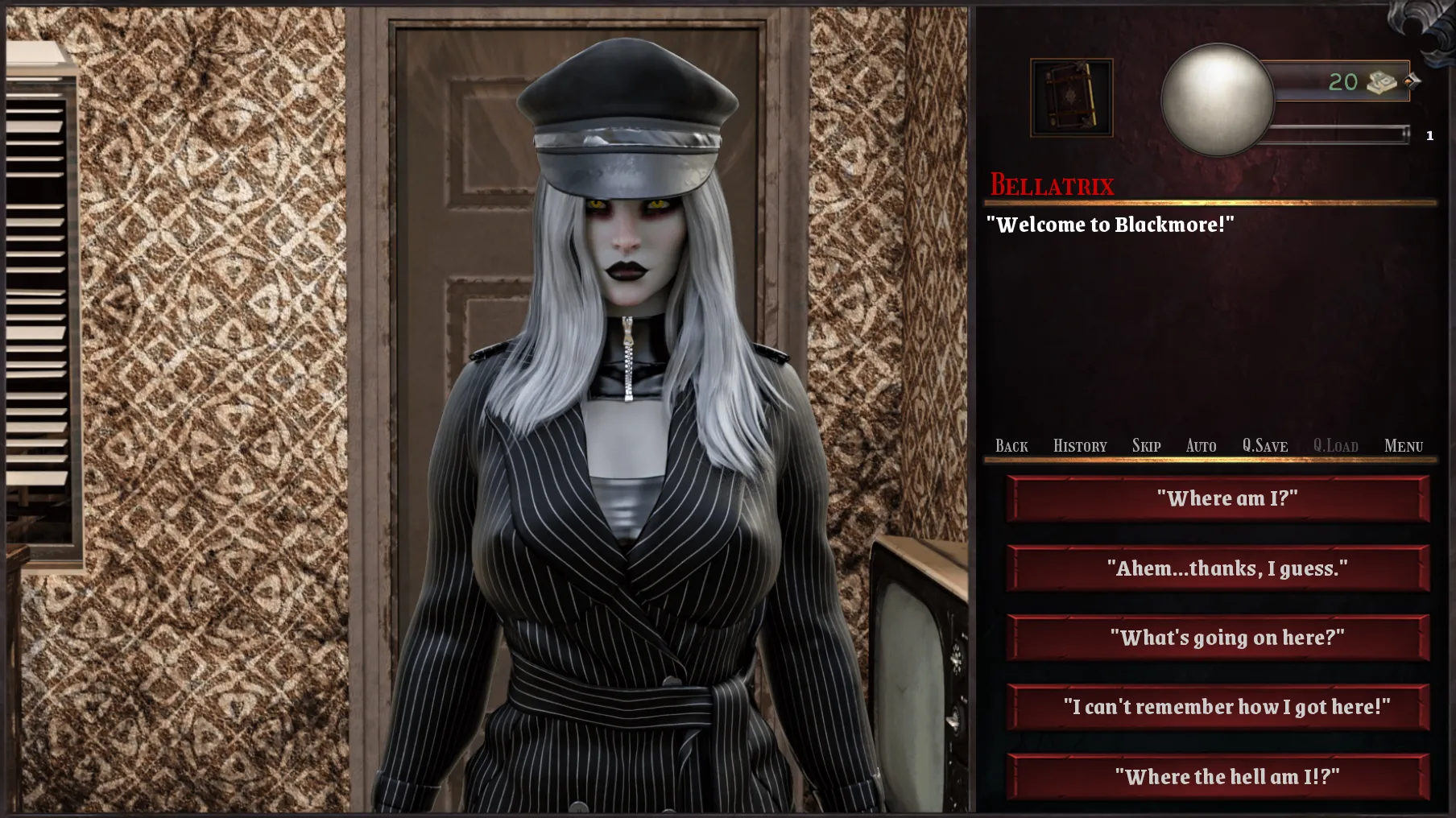Toggle Auto advance
Screen dimensions: 1456x818
tap(1201, 446)
